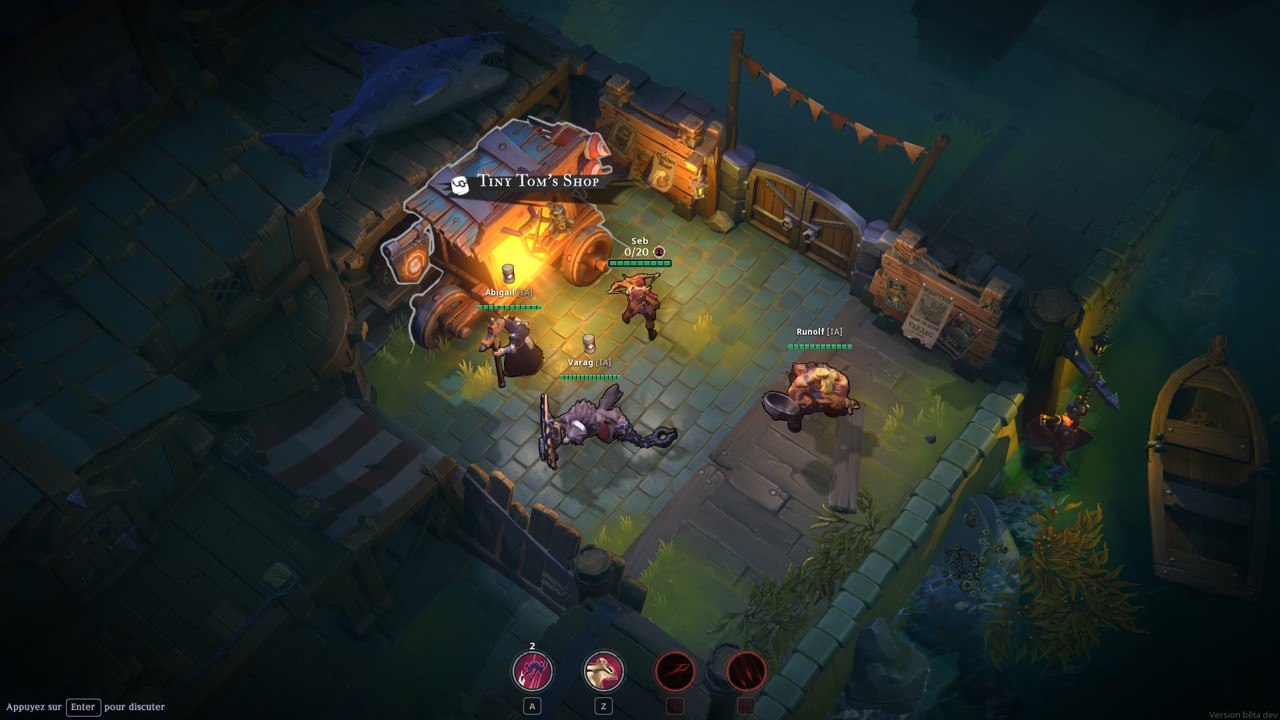1280x720 pixels.
Task: Select the locked spear throw ability
Action: (x=675, y=671)
